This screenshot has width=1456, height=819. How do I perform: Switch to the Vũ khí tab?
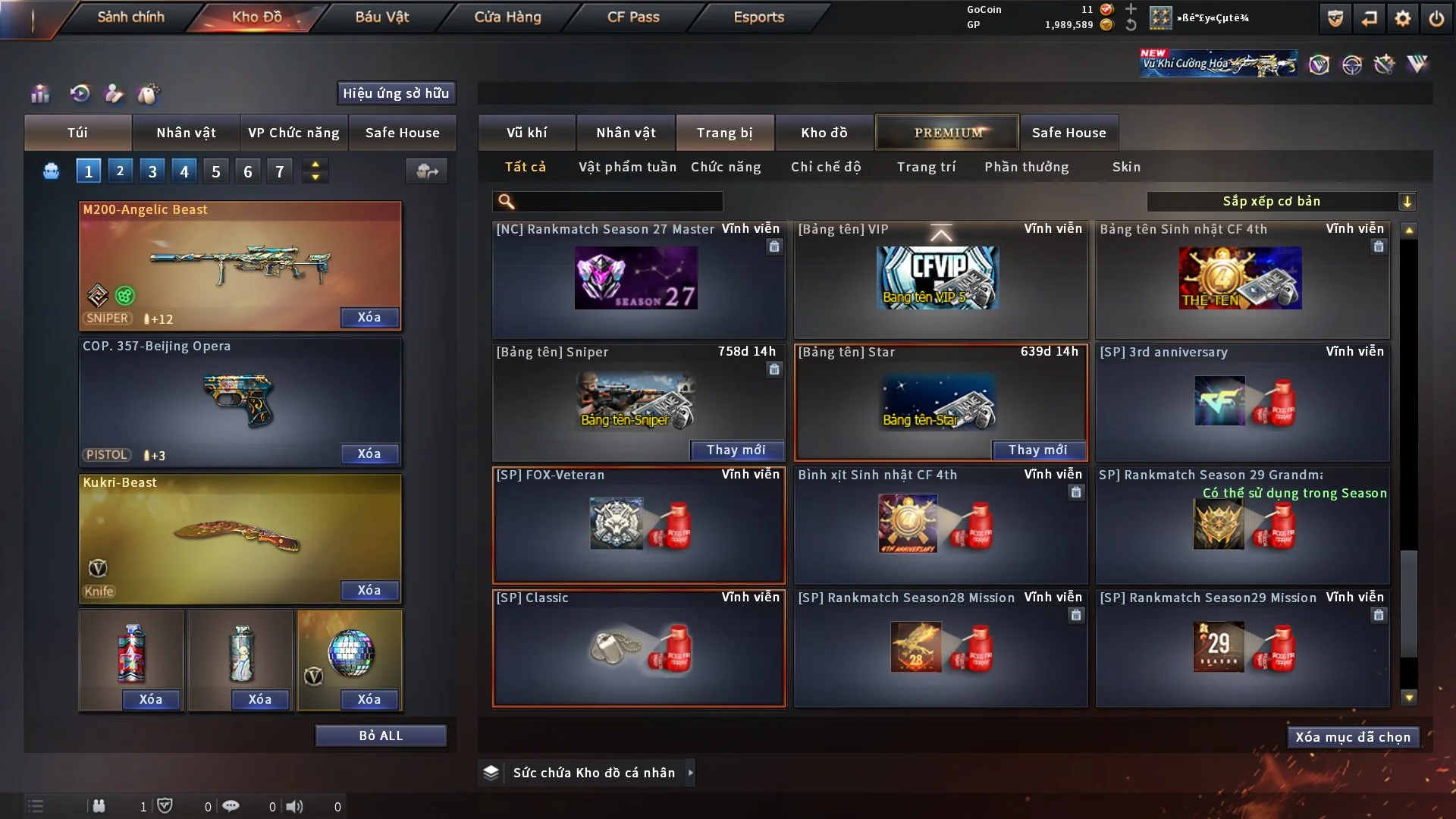526,133
